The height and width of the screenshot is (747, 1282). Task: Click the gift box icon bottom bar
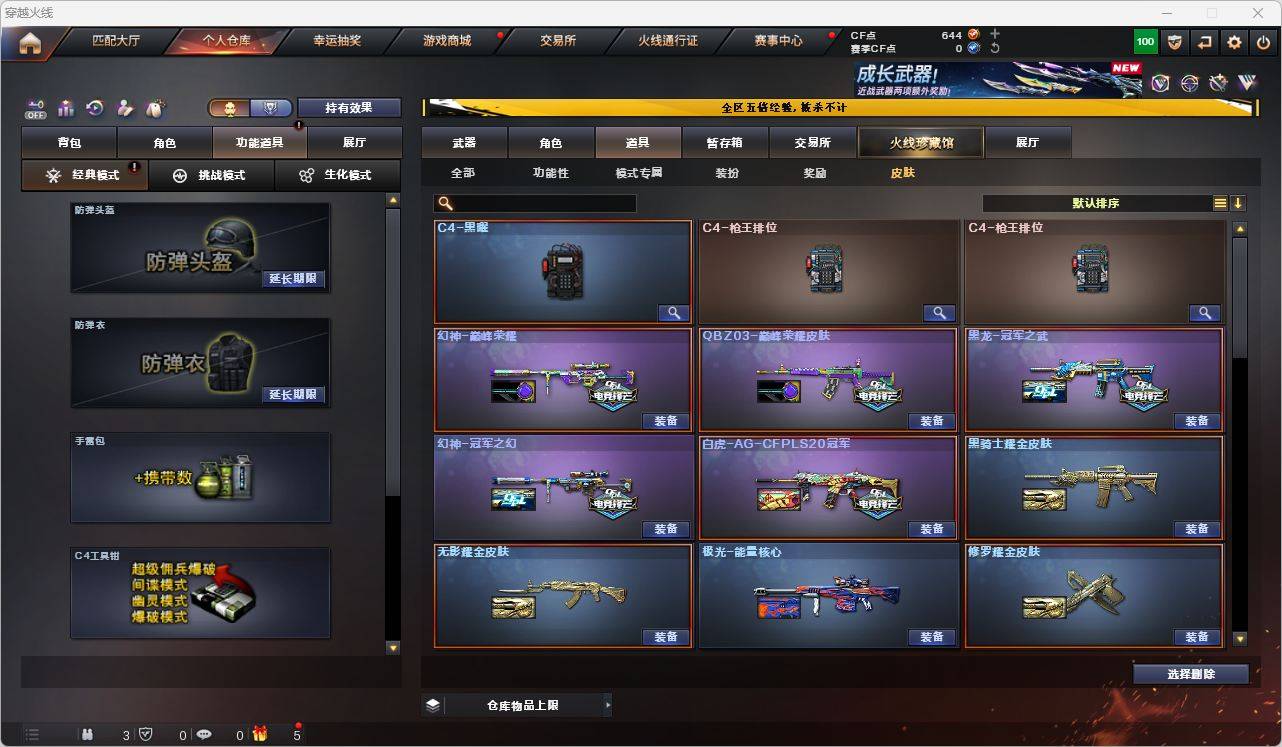tap(260, 733)
